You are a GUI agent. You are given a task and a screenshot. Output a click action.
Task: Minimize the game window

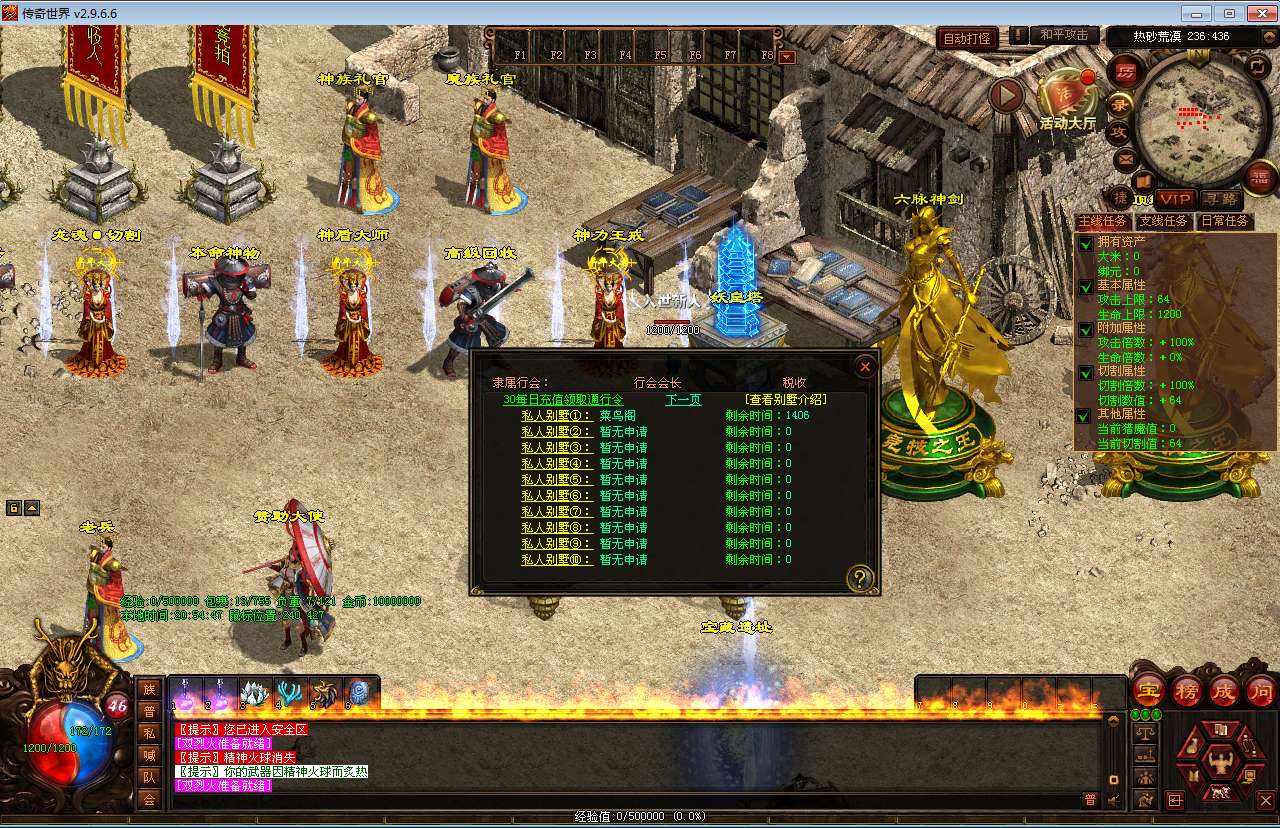coord(1195,13)
